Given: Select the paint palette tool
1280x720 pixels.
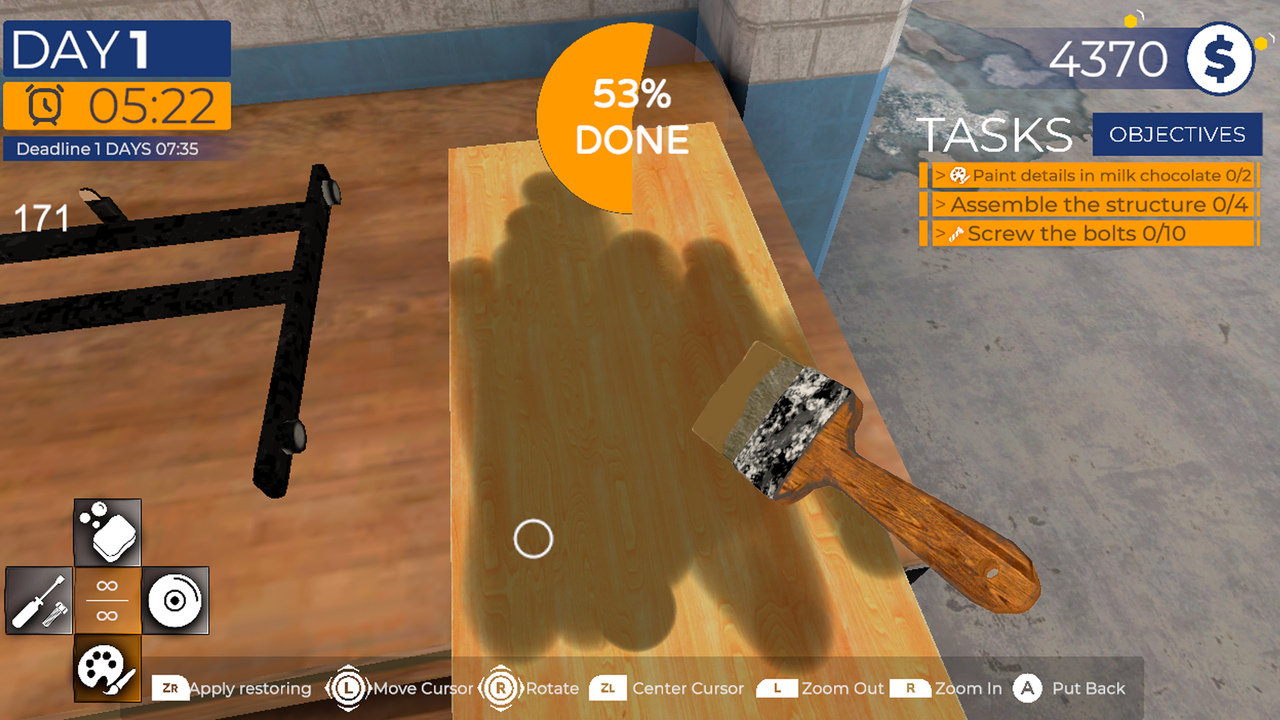Looking at the screenshot, I should (107, 668).
